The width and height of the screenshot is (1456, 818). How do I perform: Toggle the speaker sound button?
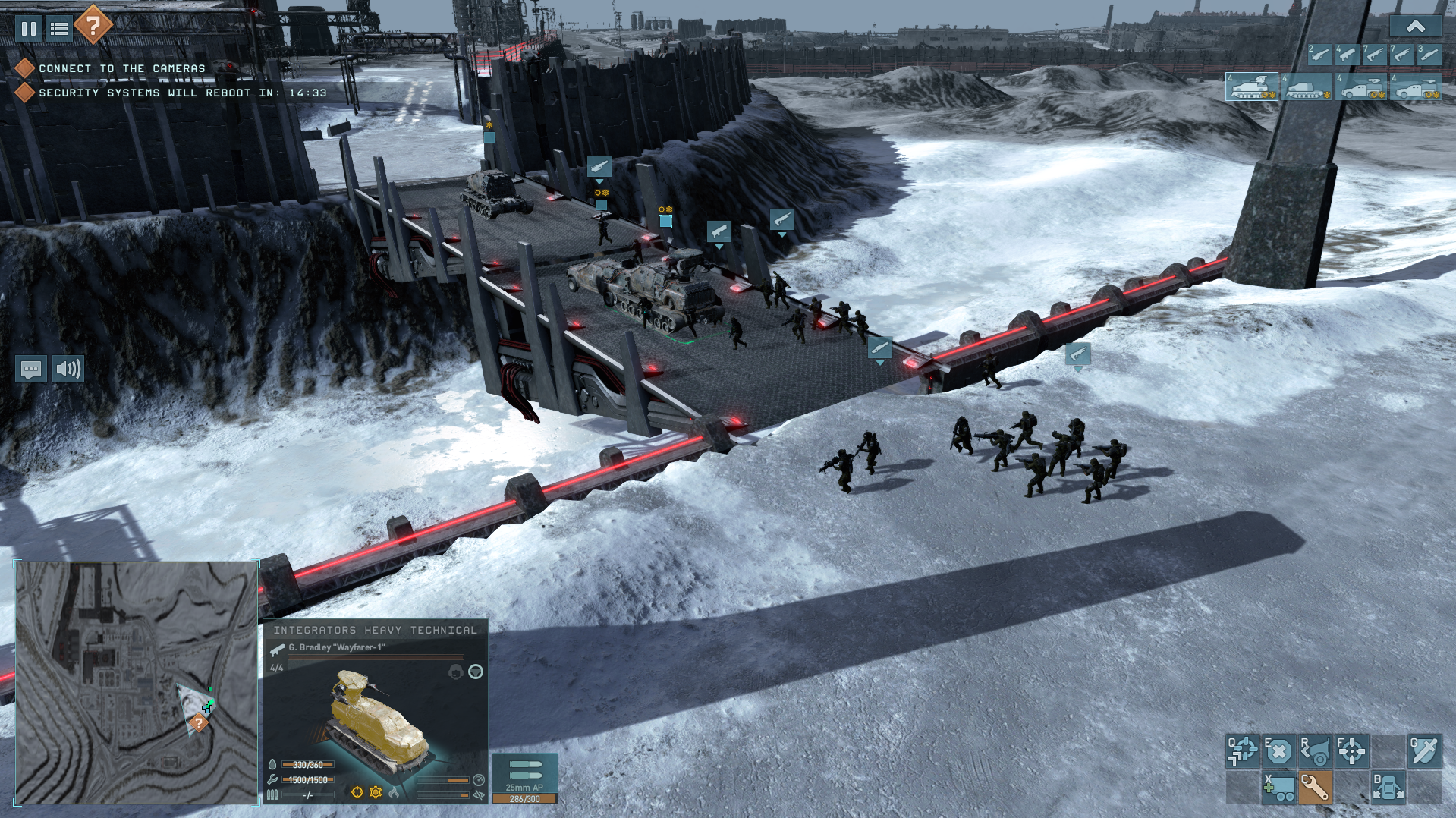click(68, 370)
